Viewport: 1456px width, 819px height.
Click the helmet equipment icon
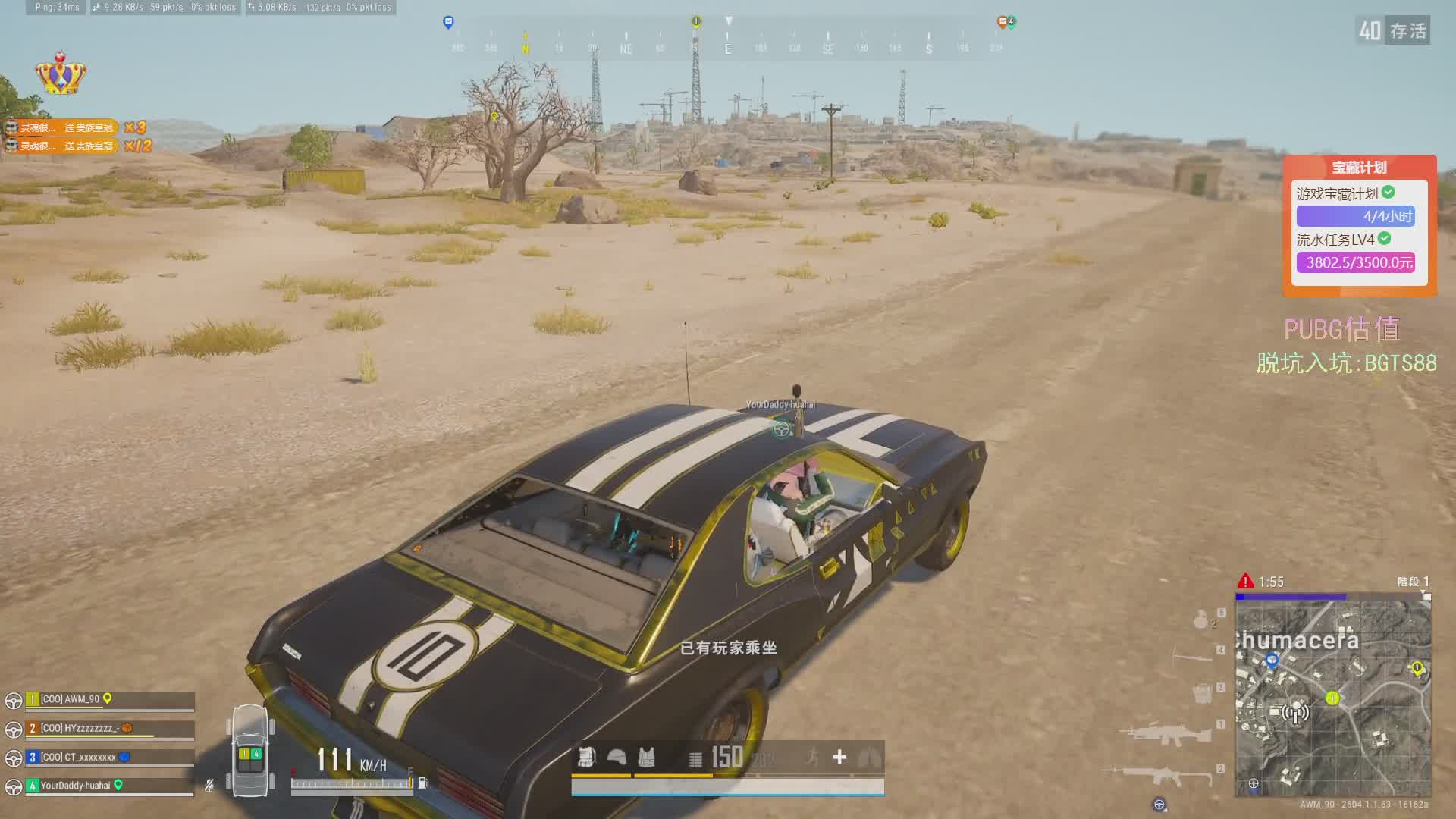(617, 757)
